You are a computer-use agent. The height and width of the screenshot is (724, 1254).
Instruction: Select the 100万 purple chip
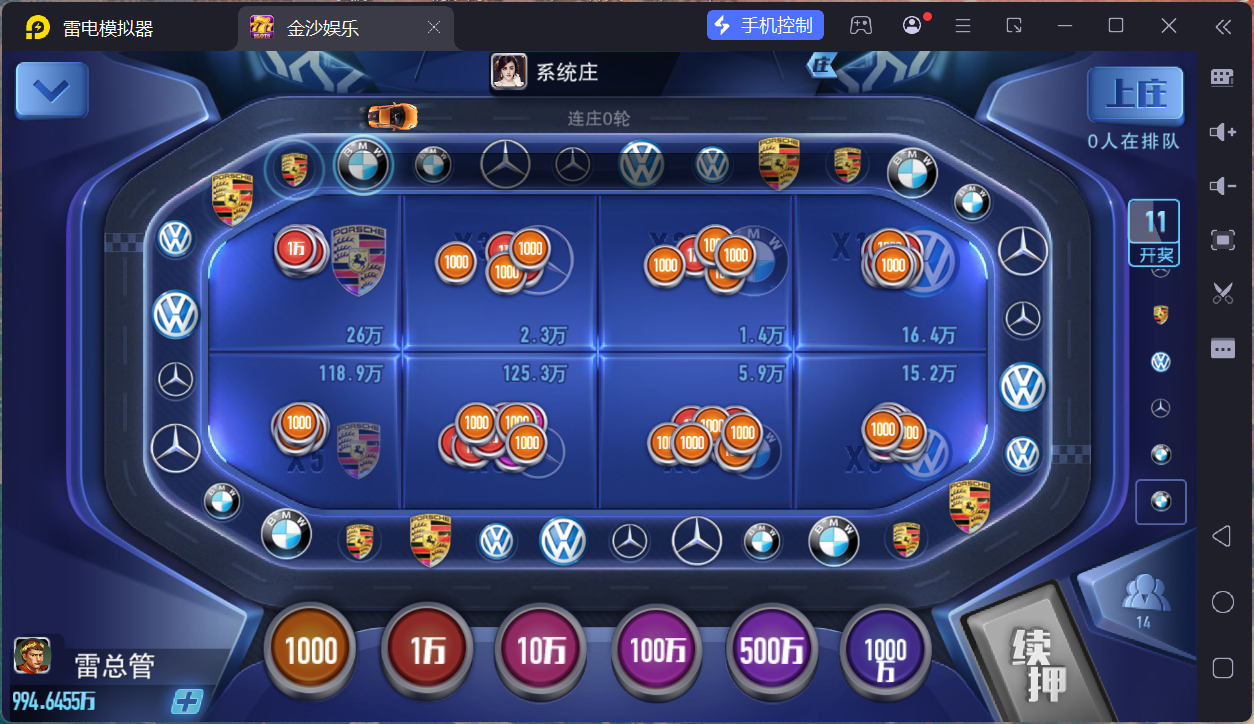(x=657, y=652)
